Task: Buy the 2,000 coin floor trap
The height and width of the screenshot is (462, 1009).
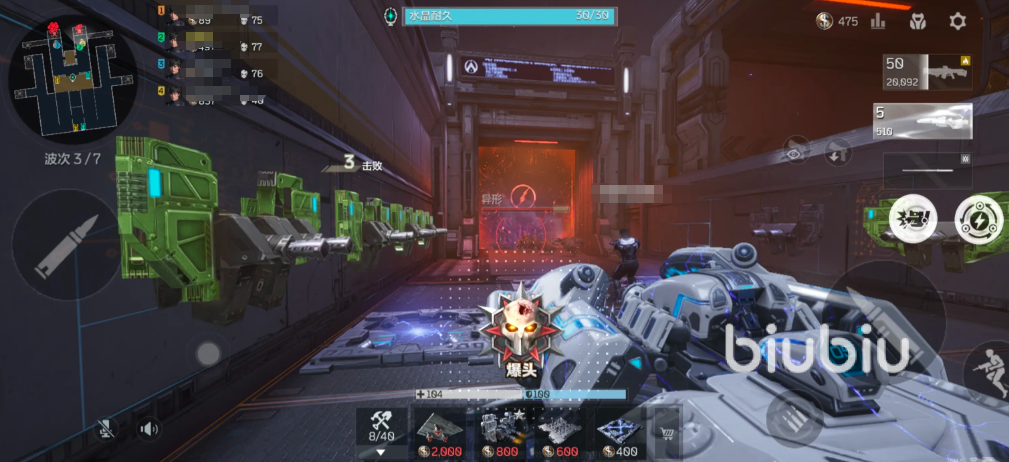Action: 440,433
